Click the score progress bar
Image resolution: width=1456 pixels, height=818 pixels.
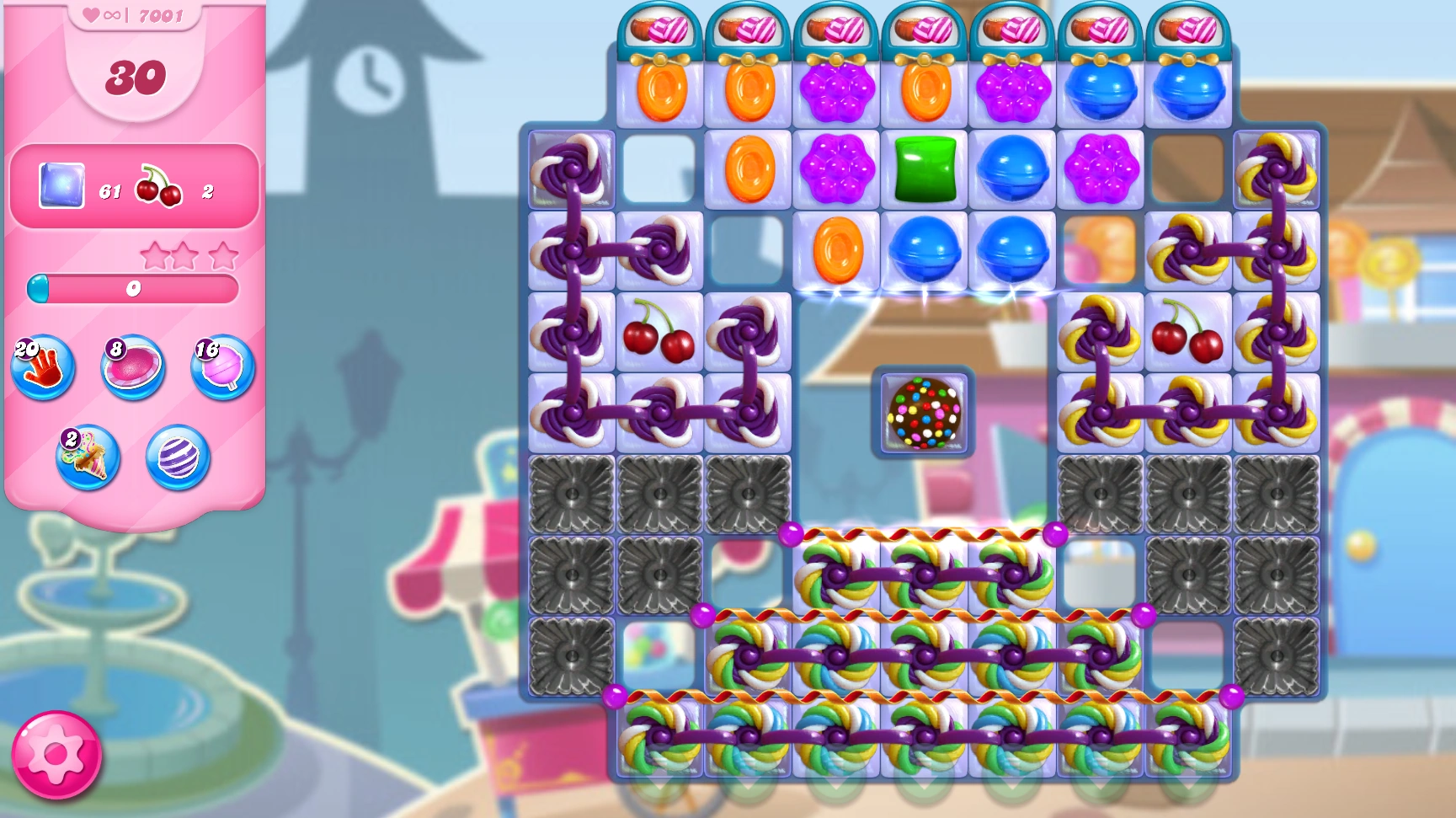click(x=133, y=288)
